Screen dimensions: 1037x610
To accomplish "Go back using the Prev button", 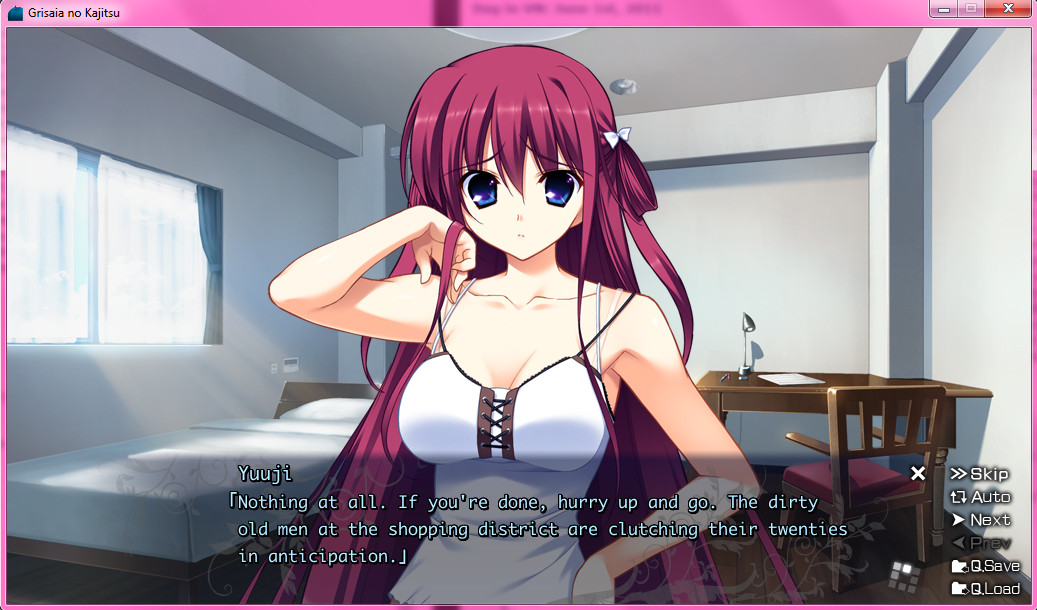I will tap(980, 543).
